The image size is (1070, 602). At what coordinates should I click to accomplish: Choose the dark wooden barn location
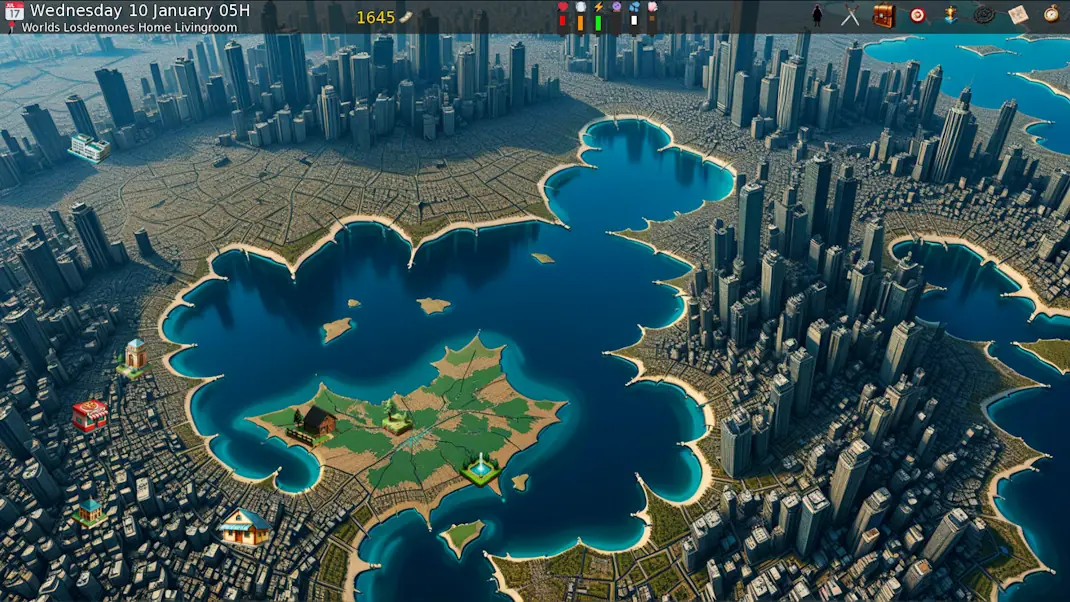[316, 423]
